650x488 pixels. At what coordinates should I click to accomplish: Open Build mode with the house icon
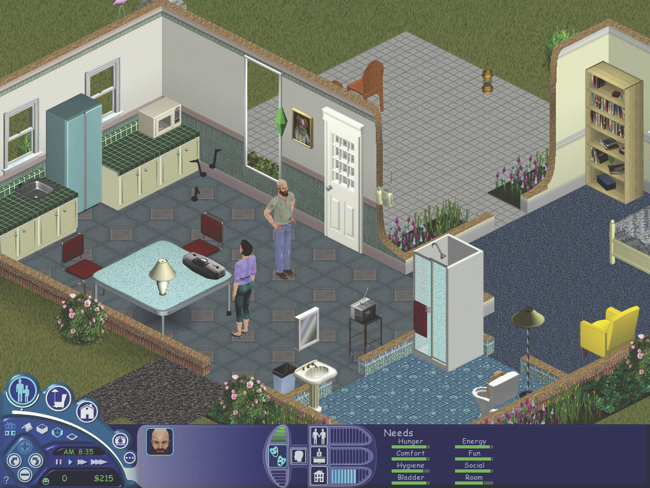[x=87, y=411]
